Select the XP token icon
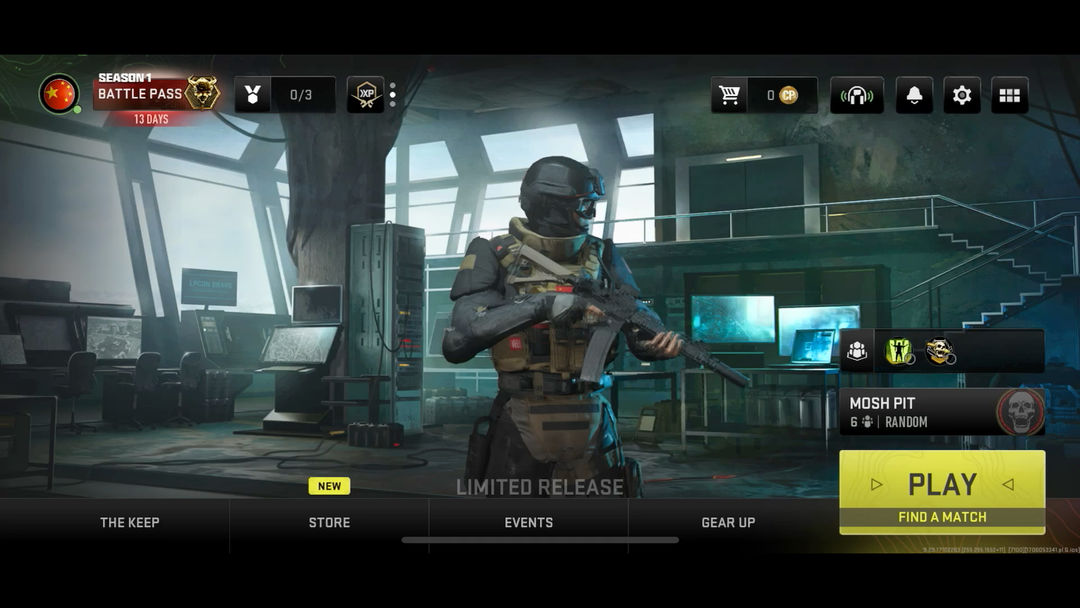 point(365,95)
